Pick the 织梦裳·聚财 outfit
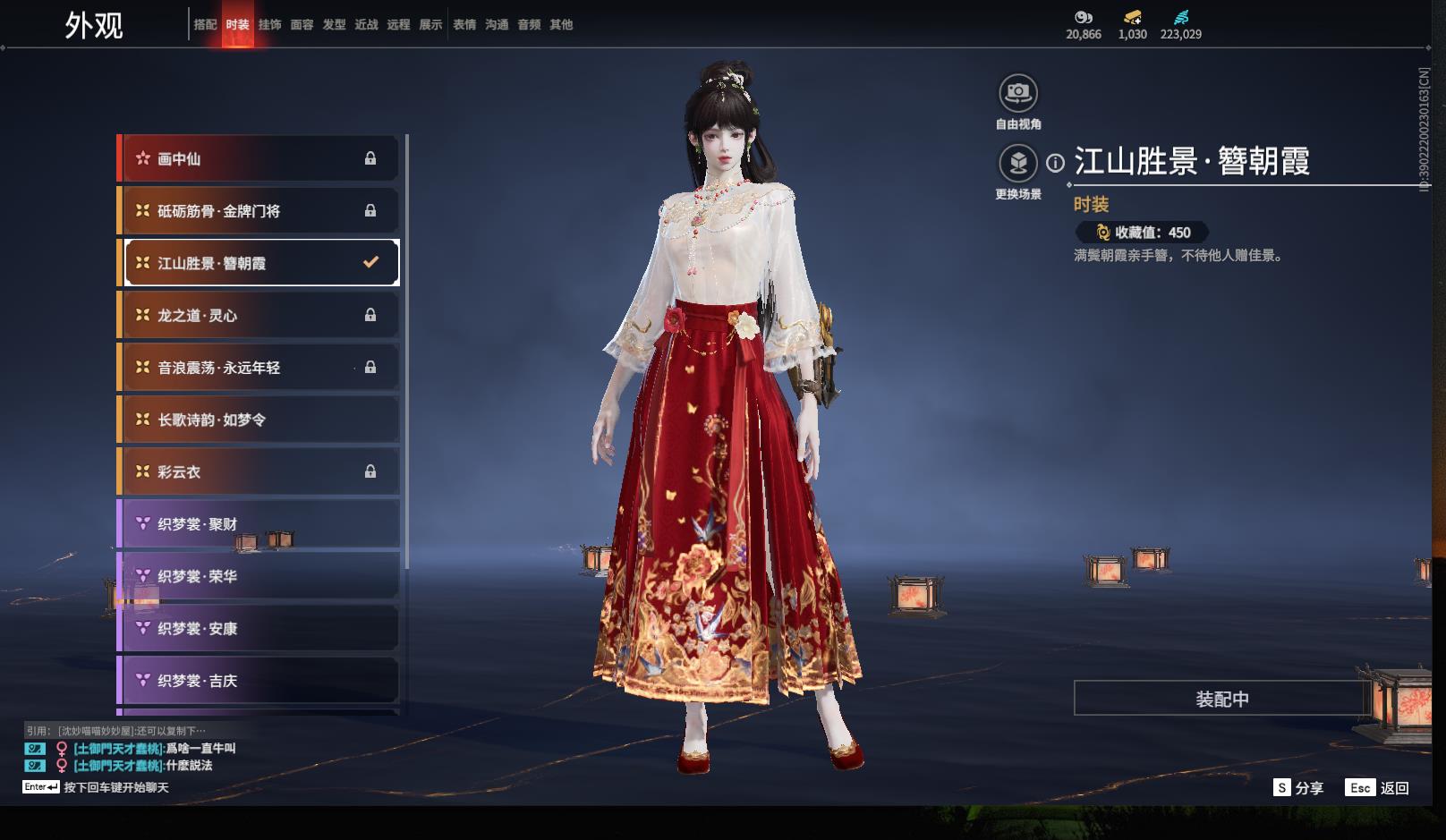 click(259, 524)
